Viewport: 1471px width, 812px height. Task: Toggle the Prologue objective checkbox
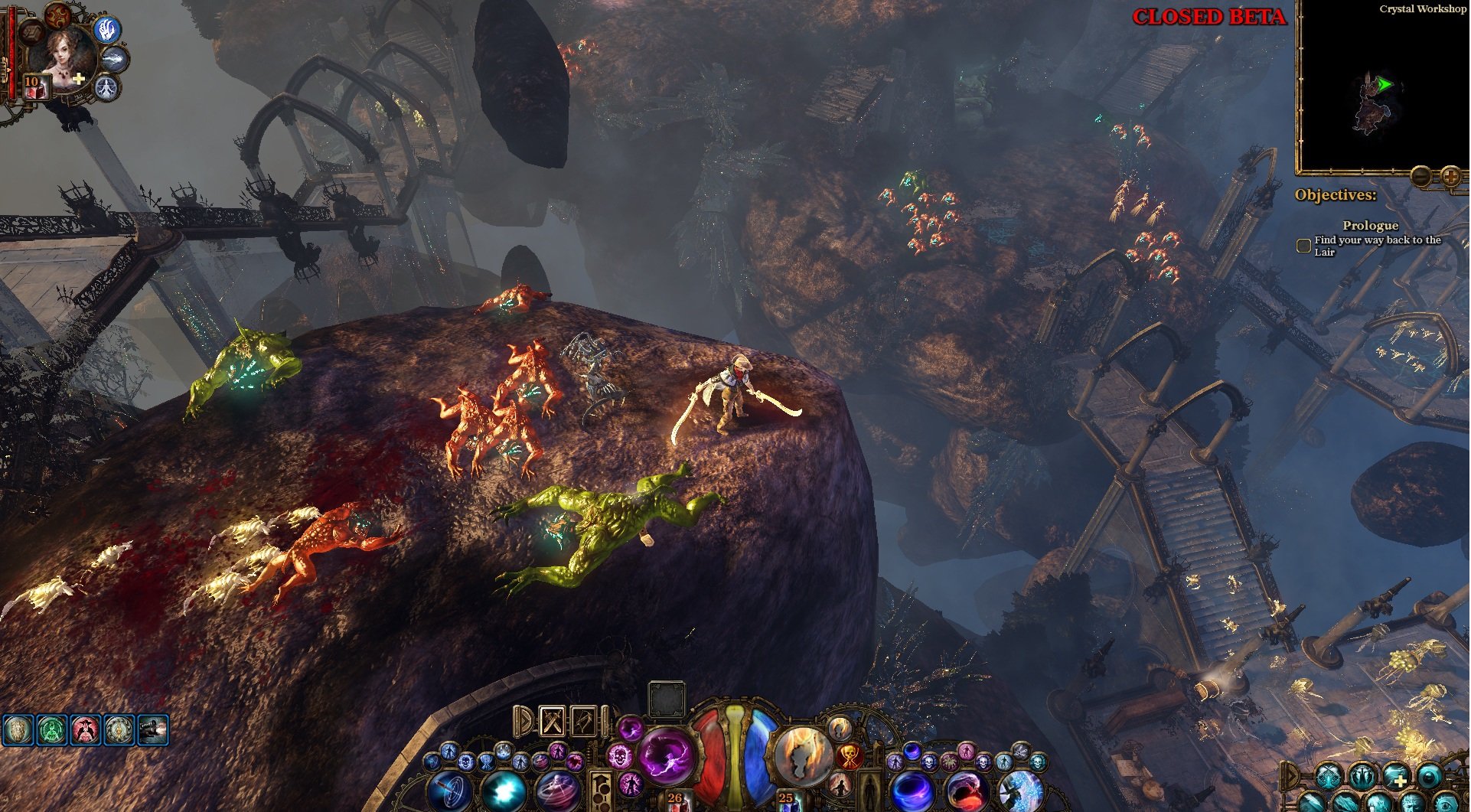(1303, 246)
